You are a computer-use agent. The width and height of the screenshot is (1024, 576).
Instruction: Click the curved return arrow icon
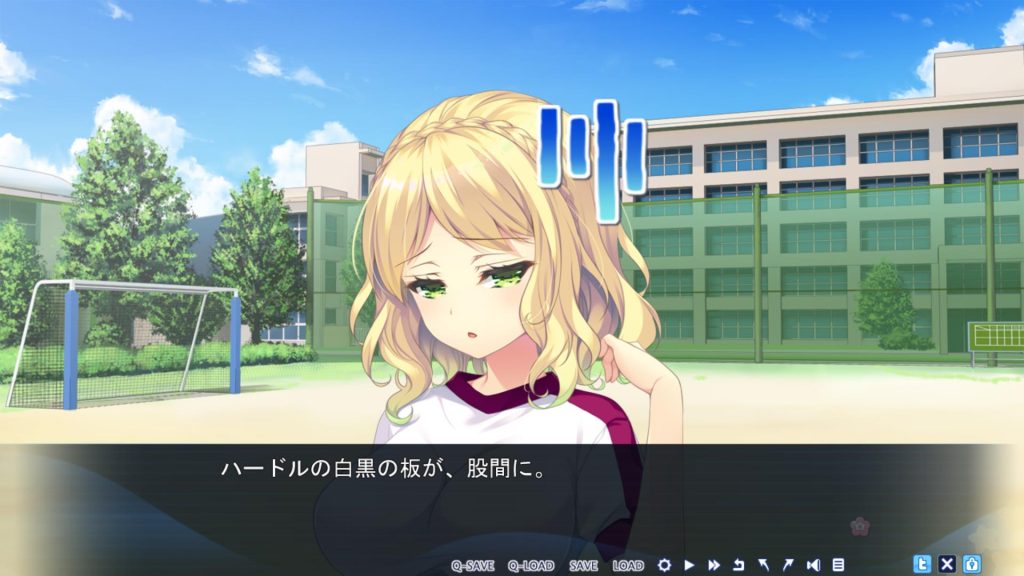pos(739,565)
